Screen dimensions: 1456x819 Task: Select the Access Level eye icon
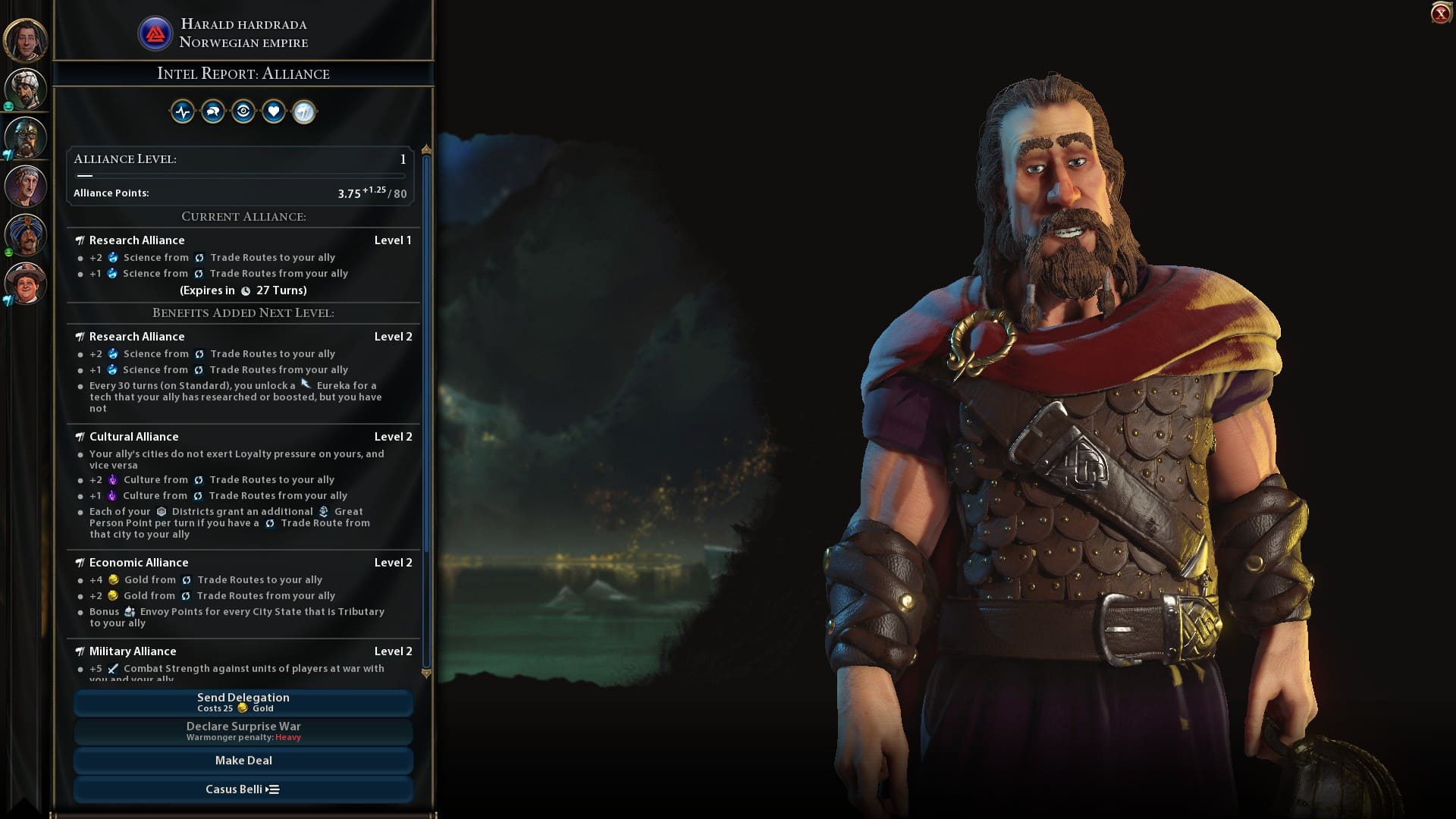point(243,111)
